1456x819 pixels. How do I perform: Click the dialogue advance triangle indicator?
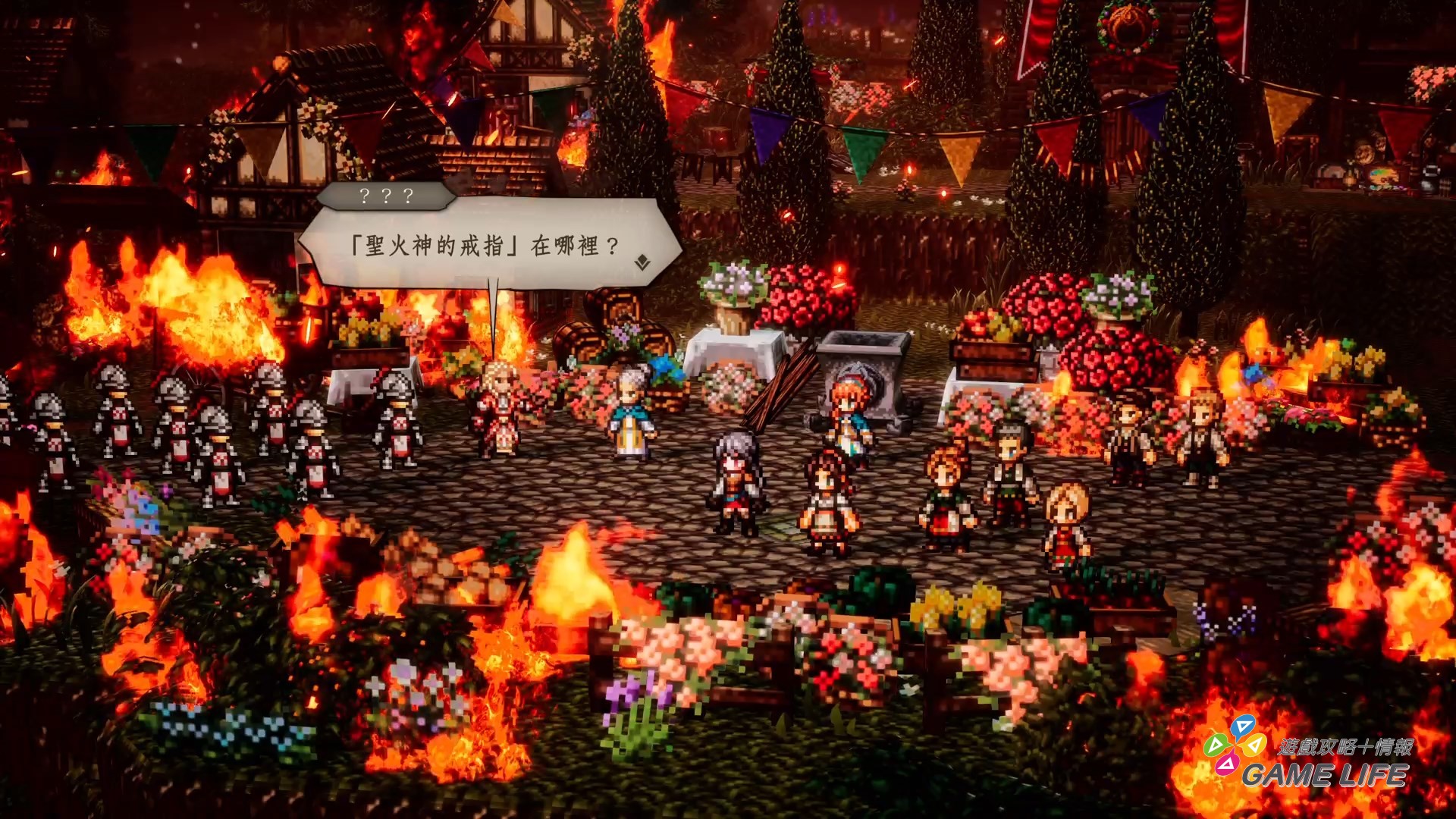(641, 262)
